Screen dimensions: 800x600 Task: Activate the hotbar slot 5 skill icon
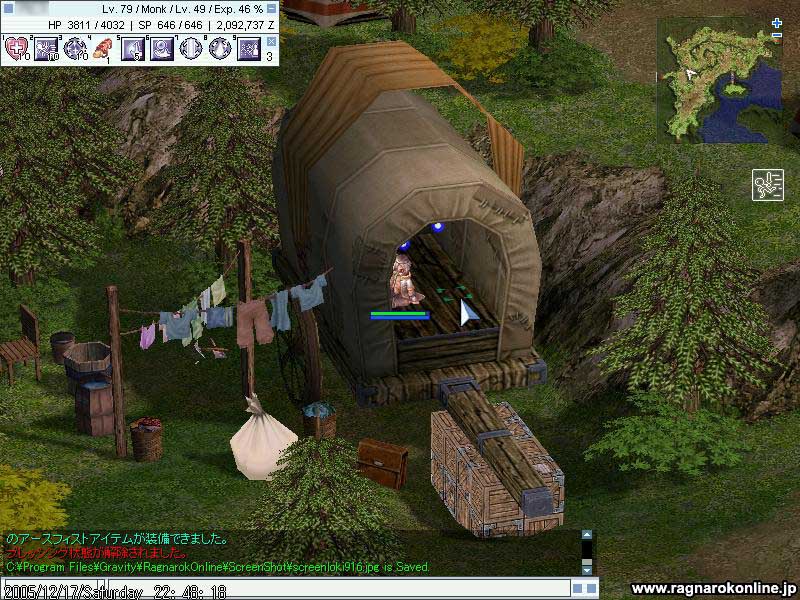[x=132, y=48]
